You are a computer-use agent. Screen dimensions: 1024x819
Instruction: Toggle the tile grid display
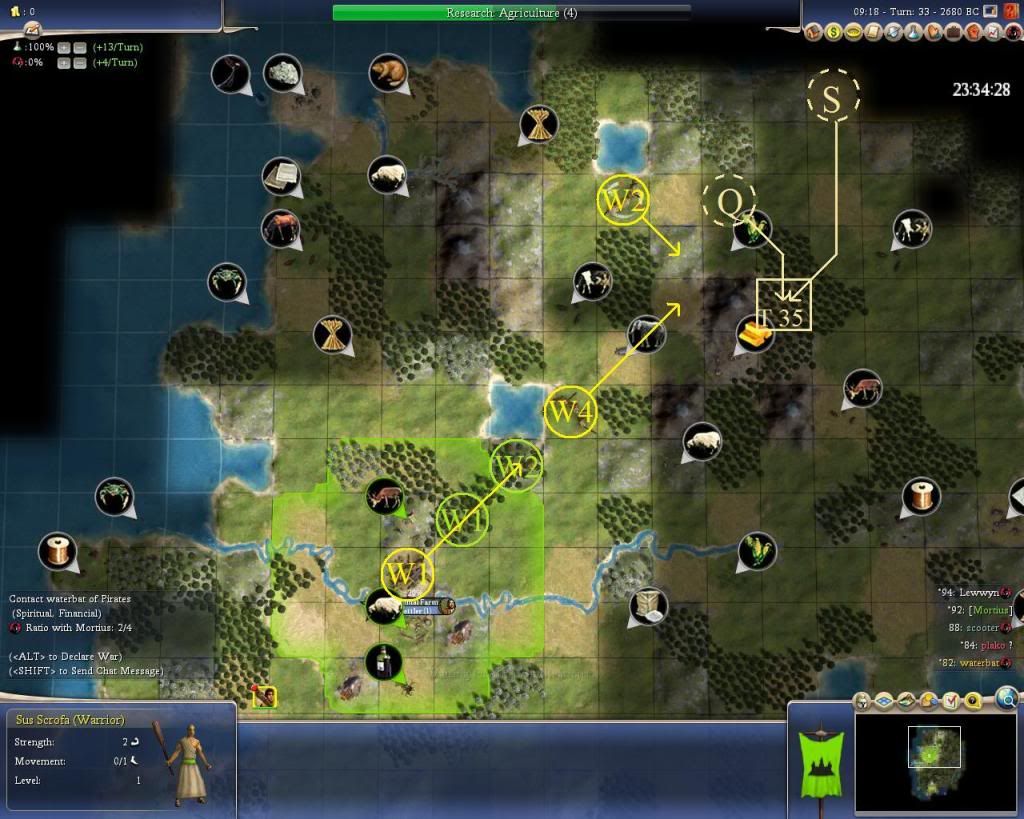886,701
